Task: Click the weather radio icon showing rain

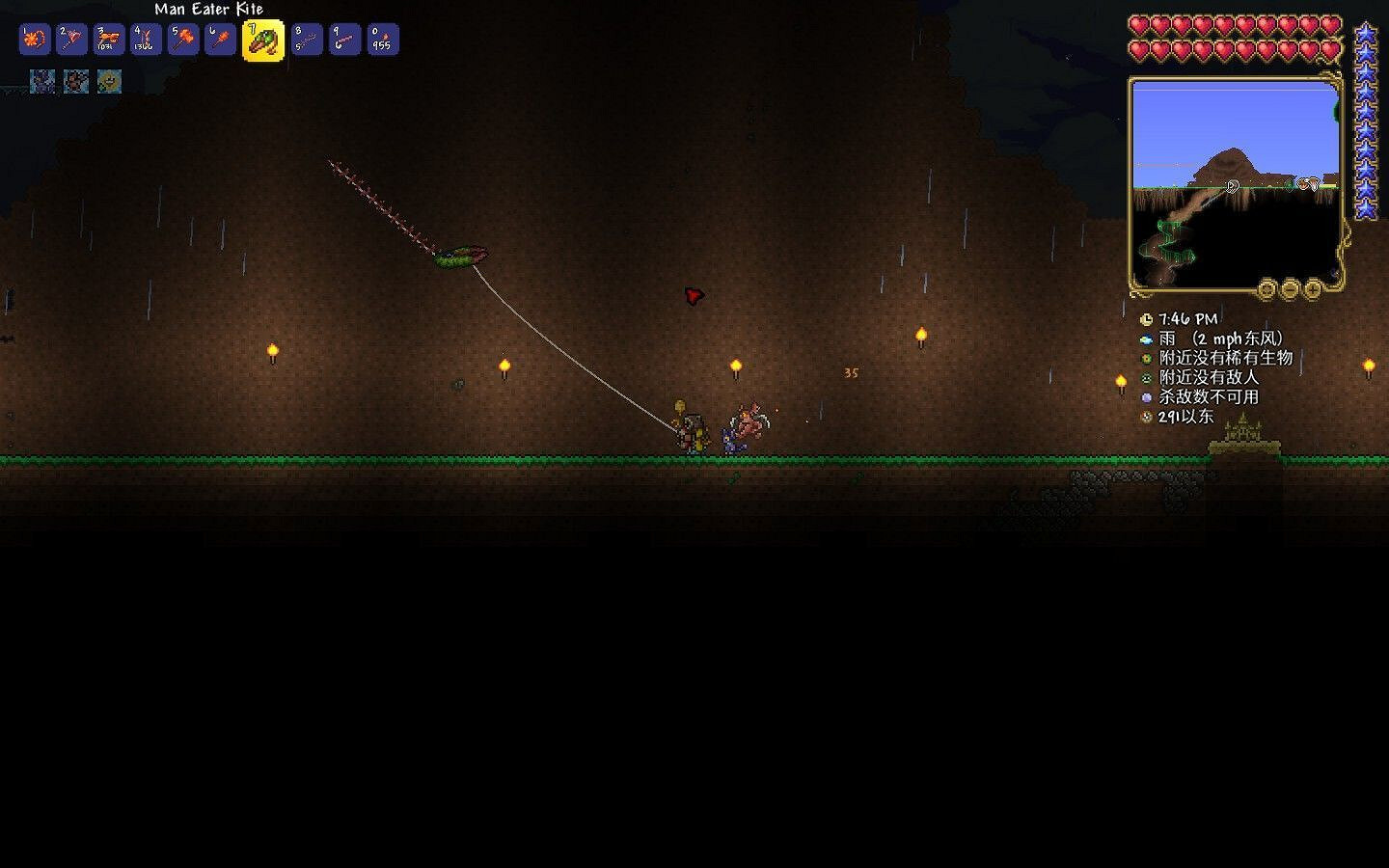Action: pos(1146,339)
